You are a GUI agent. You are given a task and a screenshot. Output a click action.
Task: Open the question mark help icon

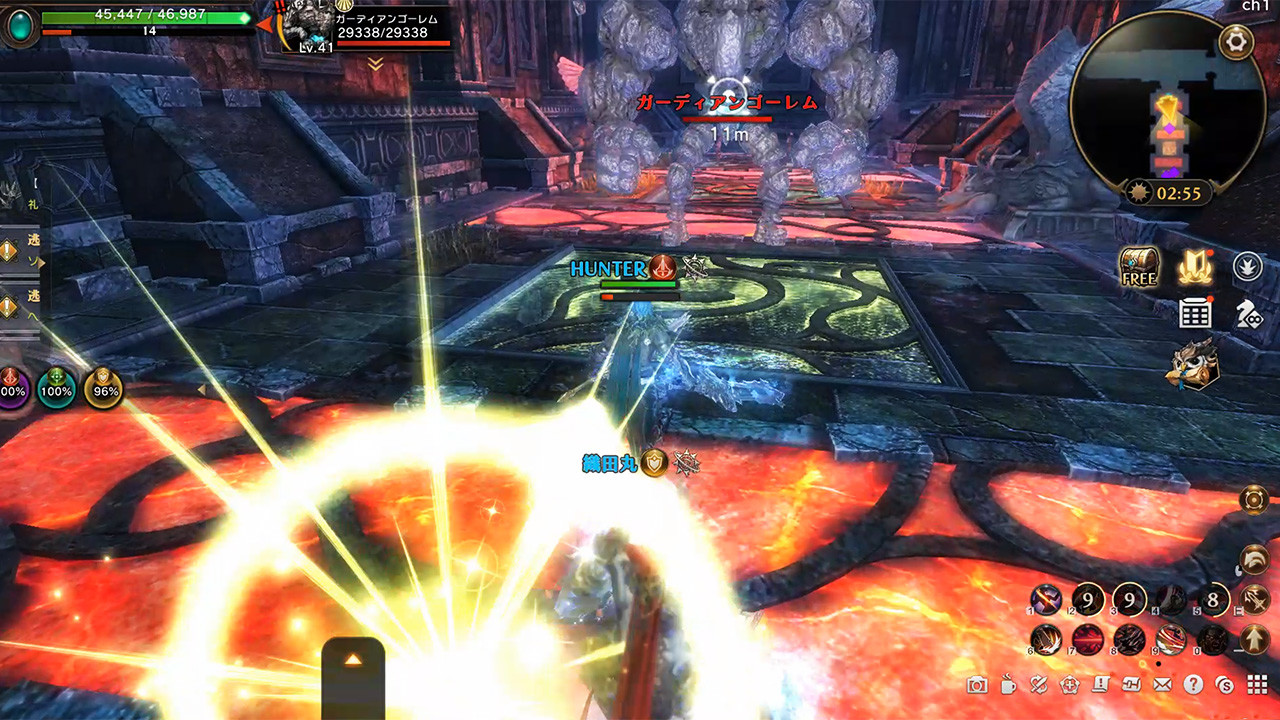1193,686
